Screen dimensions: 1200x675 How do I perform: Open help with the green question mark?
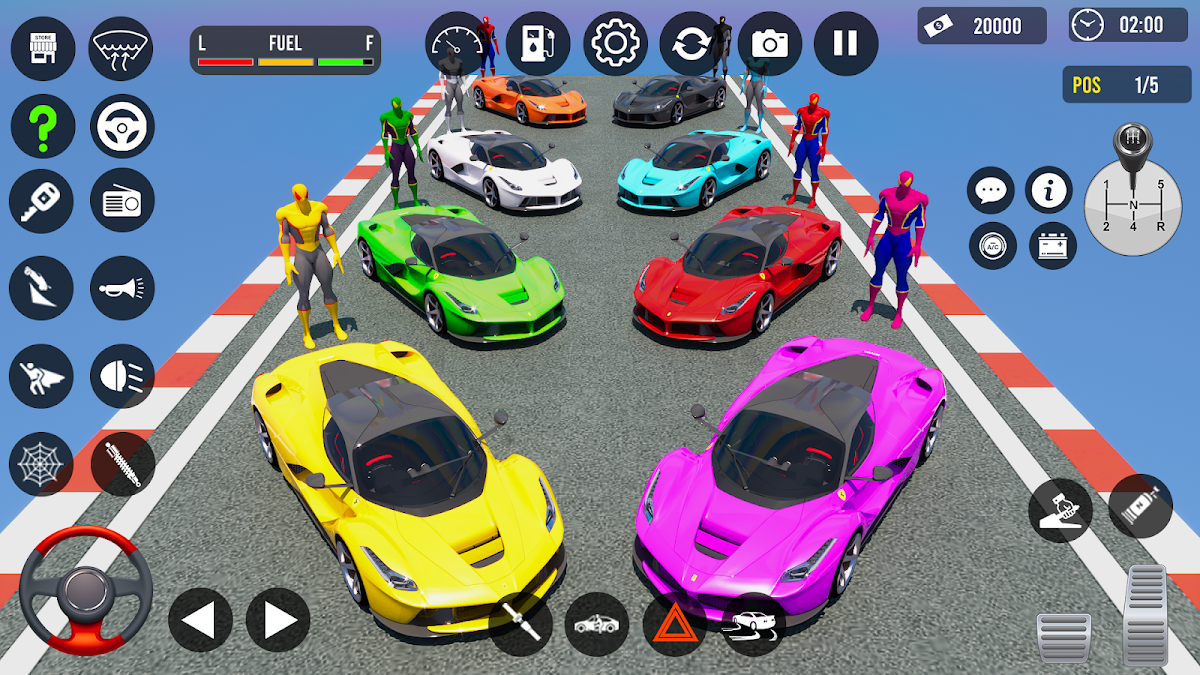[x=42, y=126]
